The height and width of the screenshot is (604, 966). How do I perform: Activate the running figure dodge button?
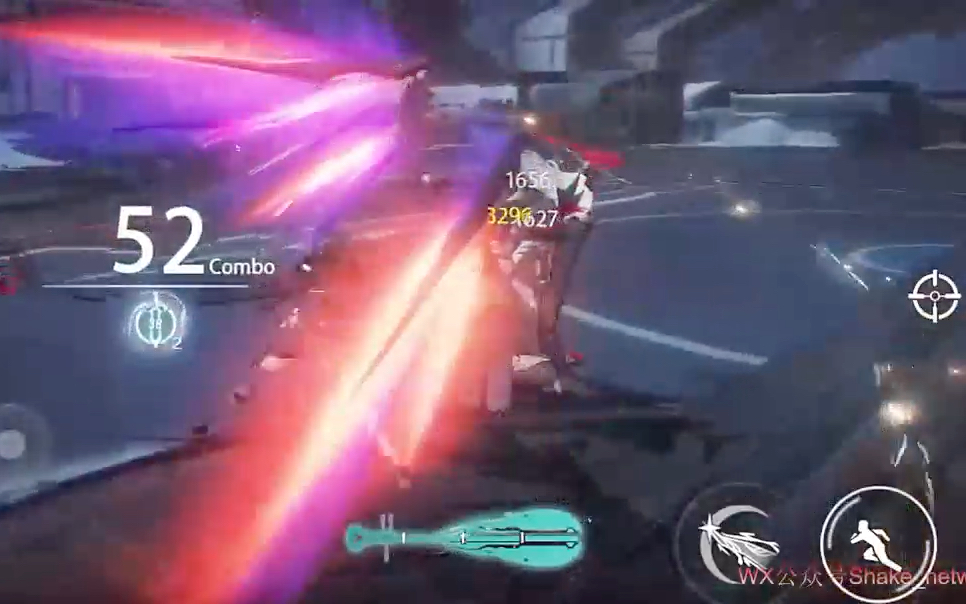click(x=877, y=543)
